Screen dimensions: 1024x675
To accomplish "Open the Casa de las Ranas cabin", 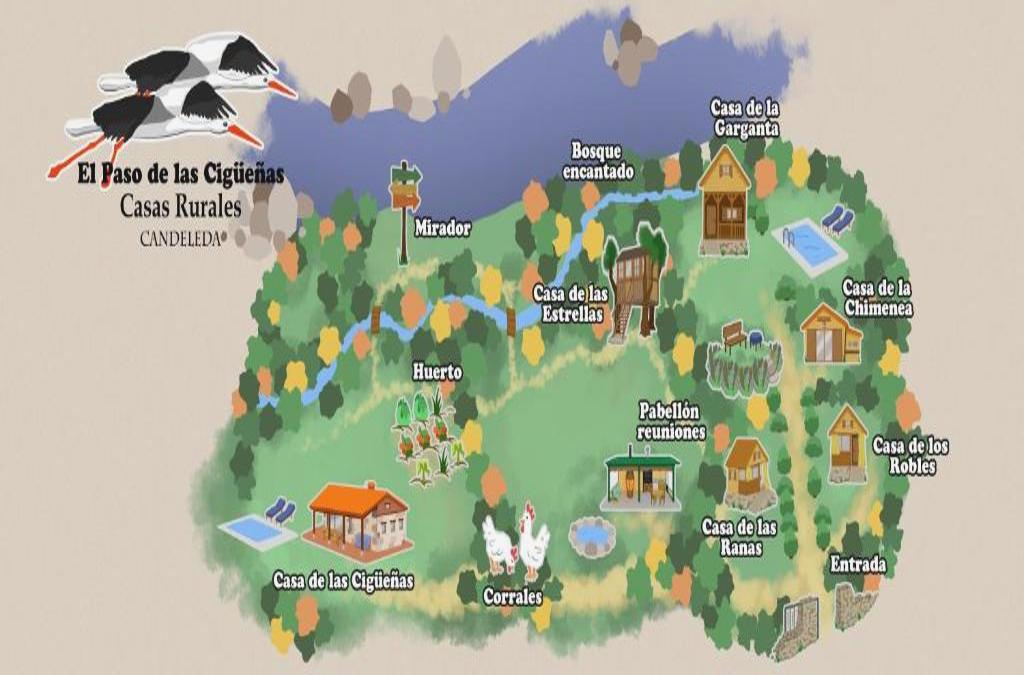I will [x=746, y=469].
